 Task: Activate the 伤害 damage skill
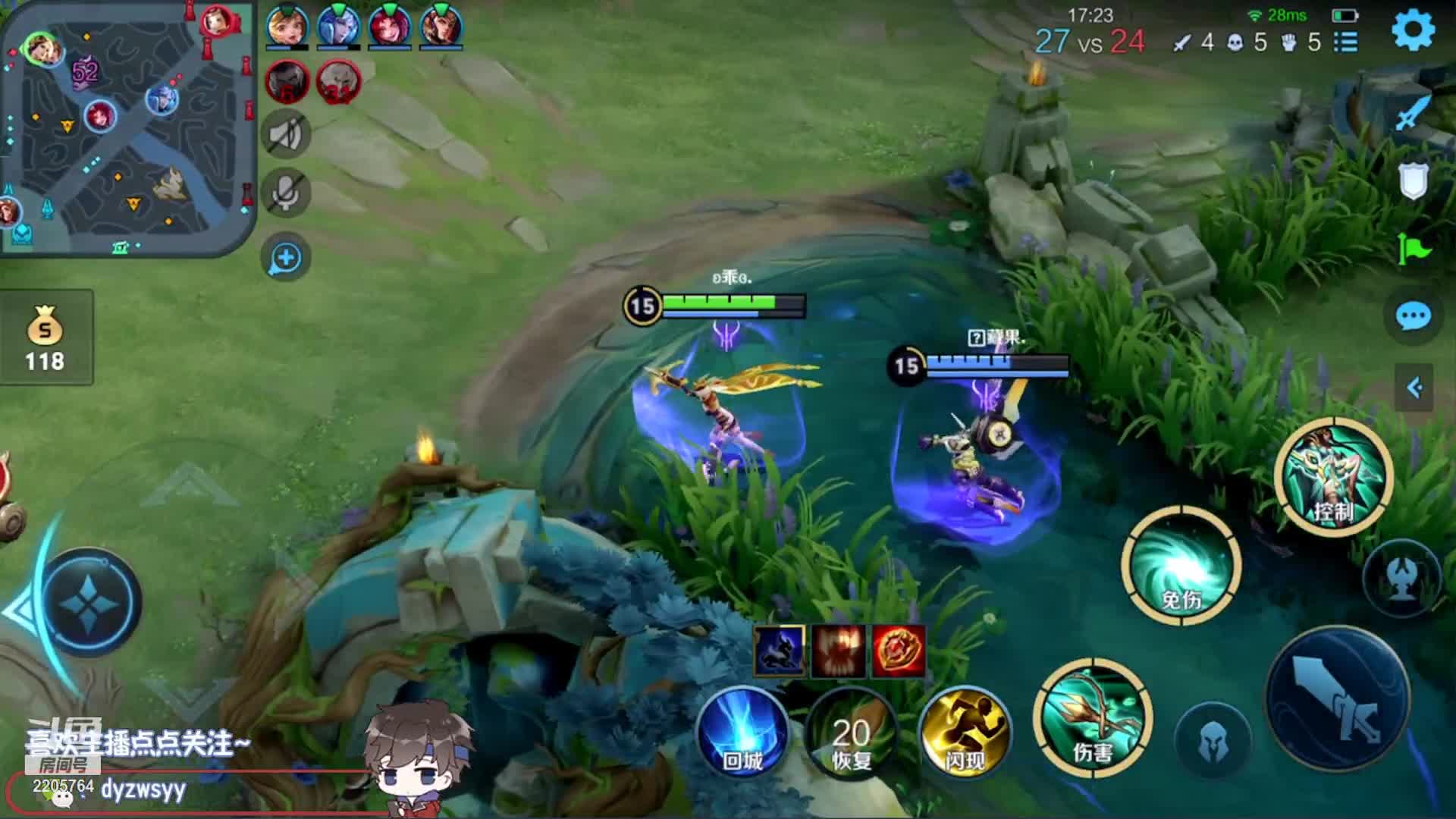pos(1092,718)
